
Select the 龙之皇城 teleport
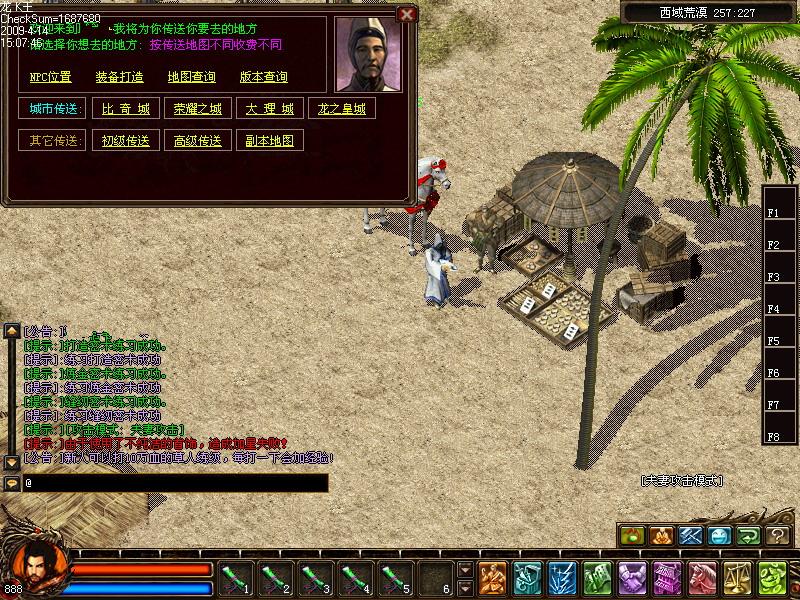[342, 109]
